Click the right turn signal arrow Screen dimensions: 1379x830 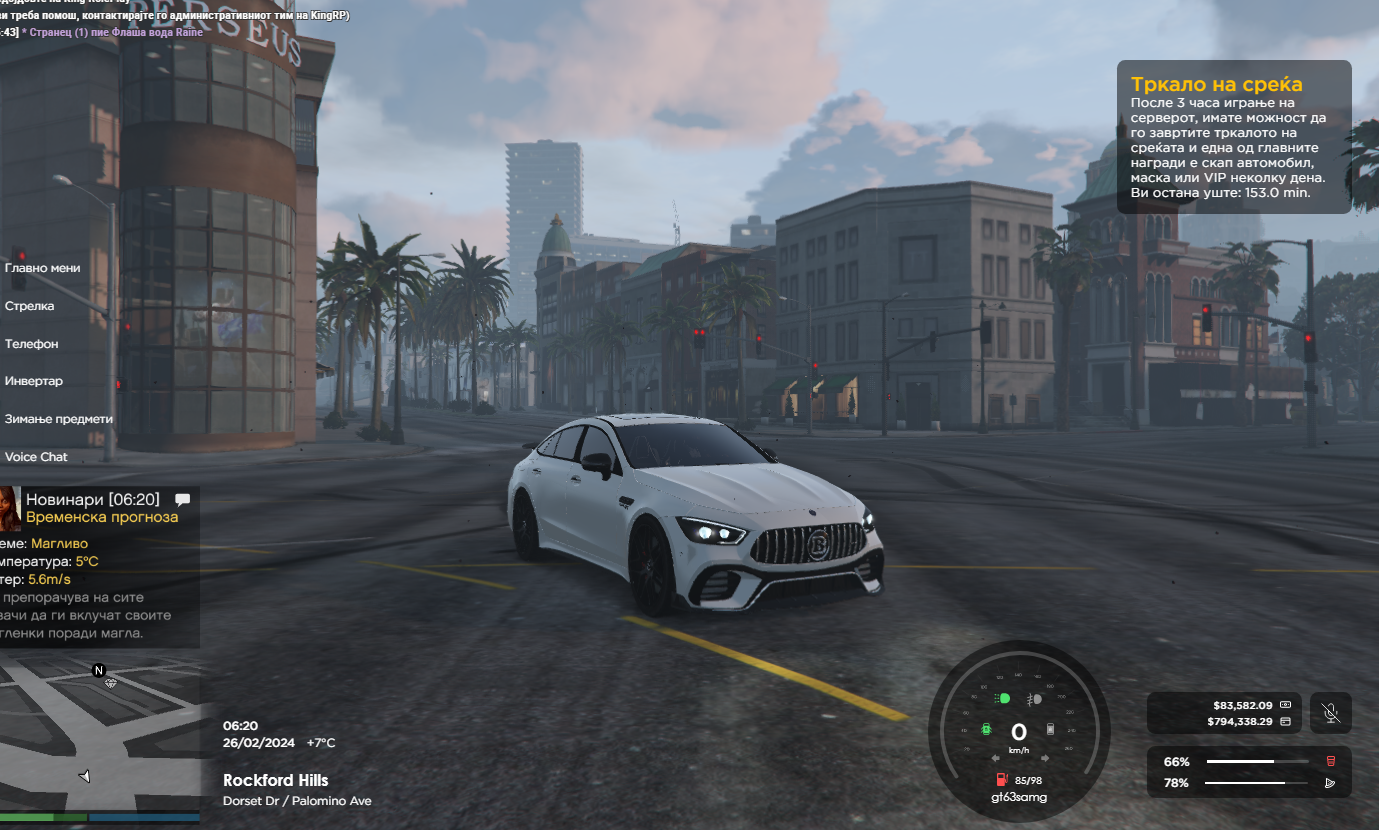click(x=1044, y=758)
